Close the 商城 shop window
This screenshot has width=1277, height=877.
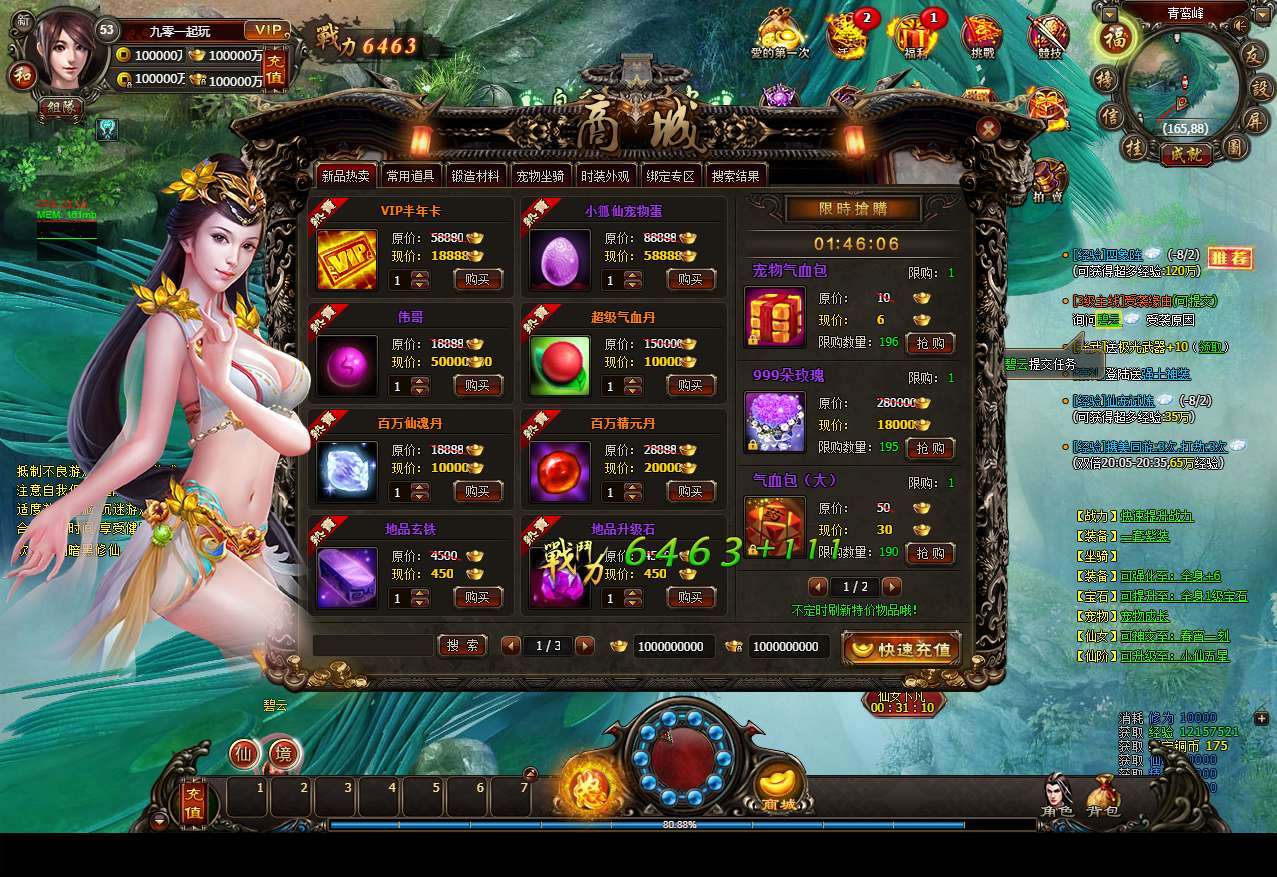[988, 129]
